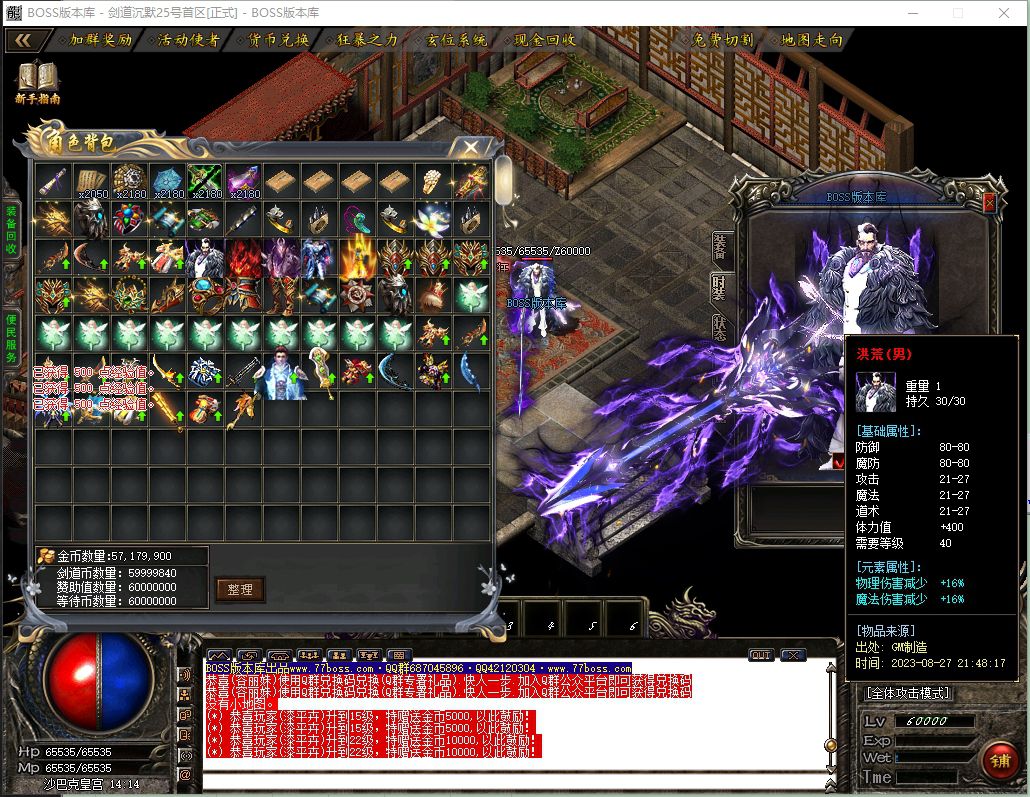Screen dimensions: 1030x797
Task: Select the white lotus flower item
Action: tap(432, 218)
